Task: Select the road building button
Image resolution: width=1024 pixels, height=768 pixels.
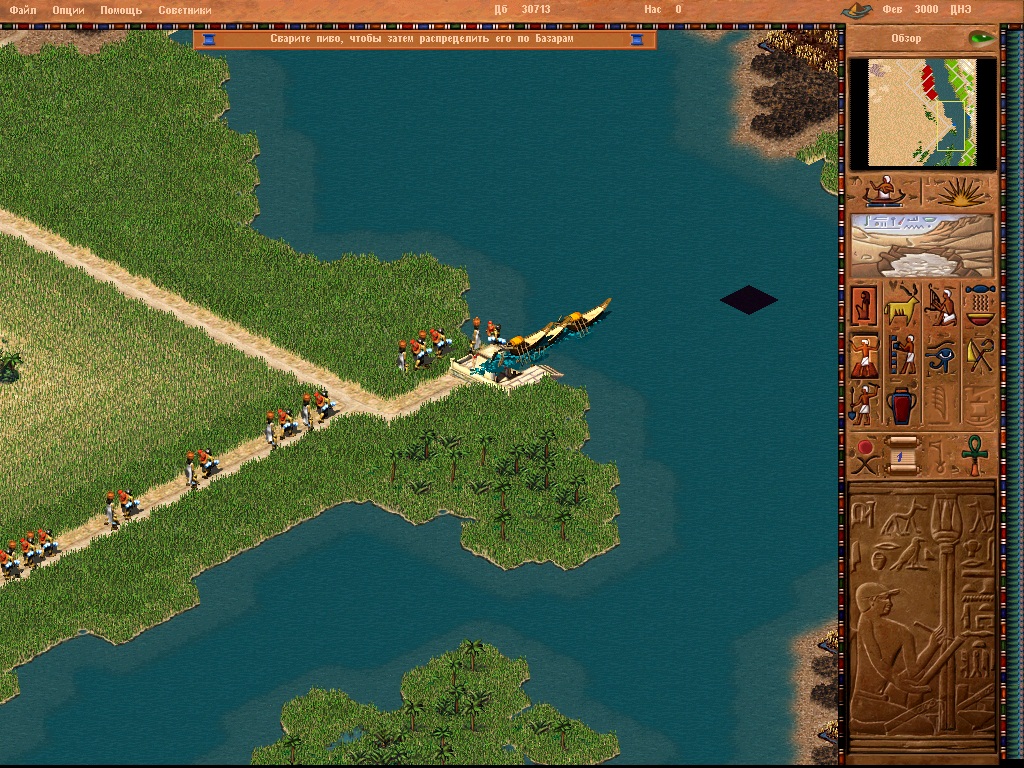Action: pos(864,354)
